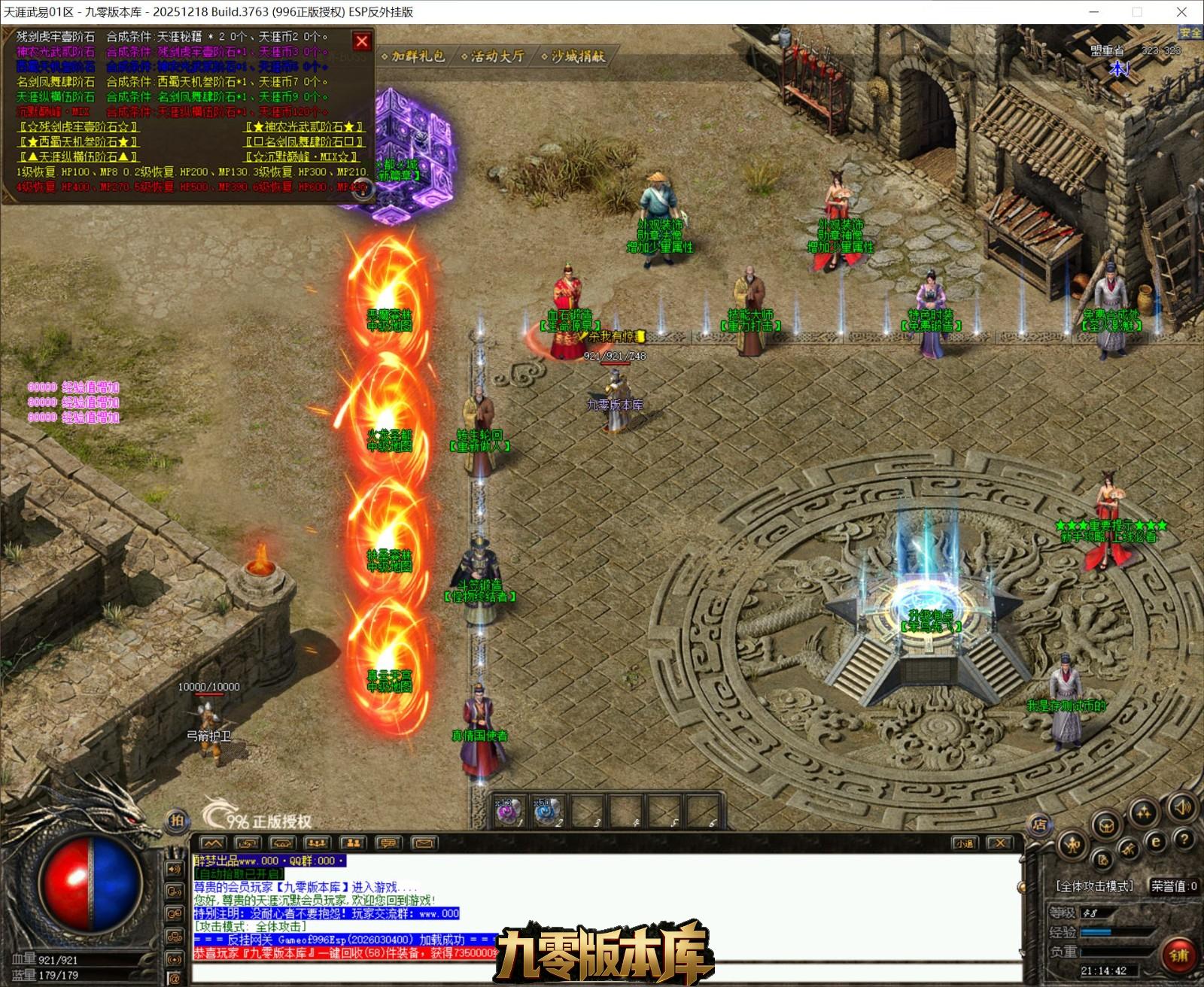Choose the 西蜀天机叁阶石 synthesis link

tap(79, 142)
